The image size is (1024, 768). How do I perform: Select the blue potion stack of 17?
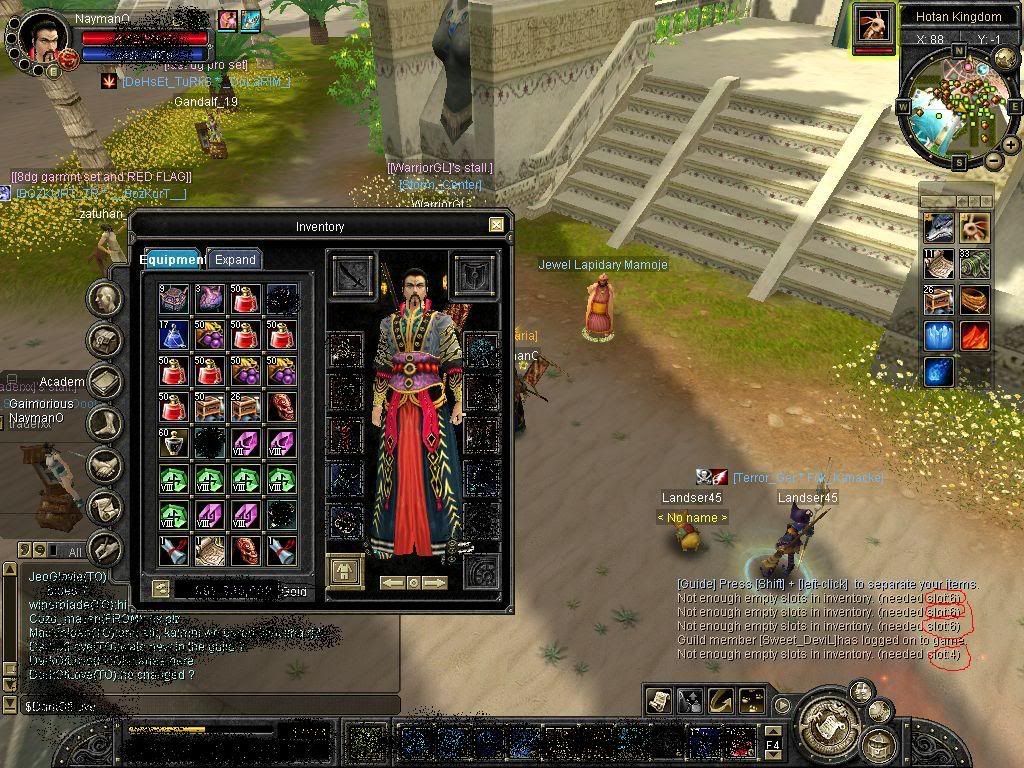coord(174,334)
